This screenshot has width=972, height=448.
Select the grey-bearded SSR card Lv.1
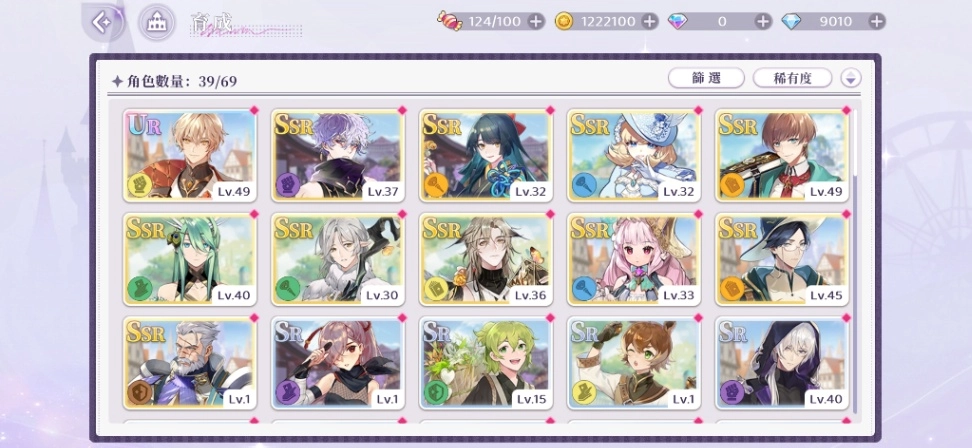tap(190, 363)
